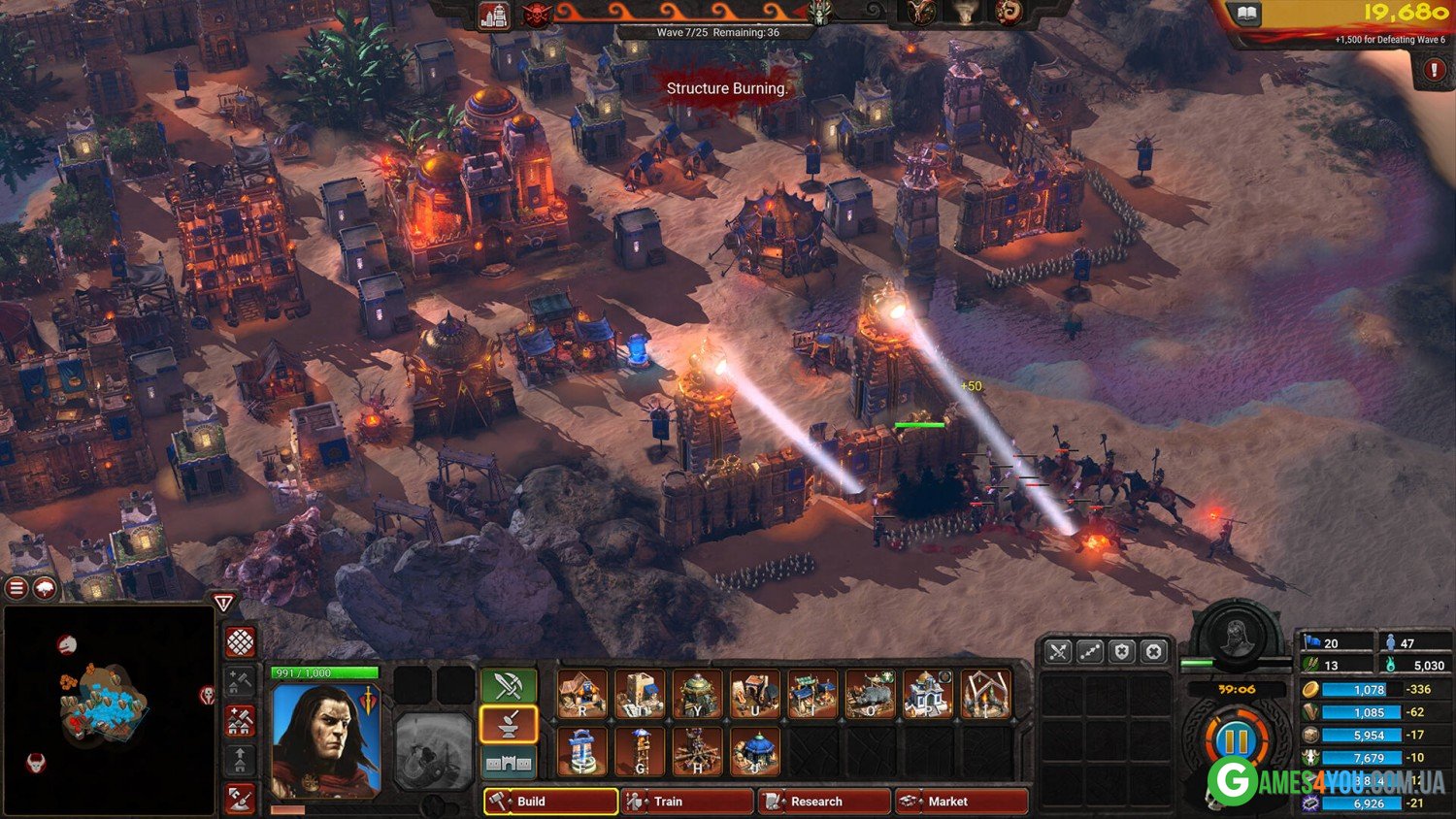Click the crossed swords attack command

tap(1058, 652)
